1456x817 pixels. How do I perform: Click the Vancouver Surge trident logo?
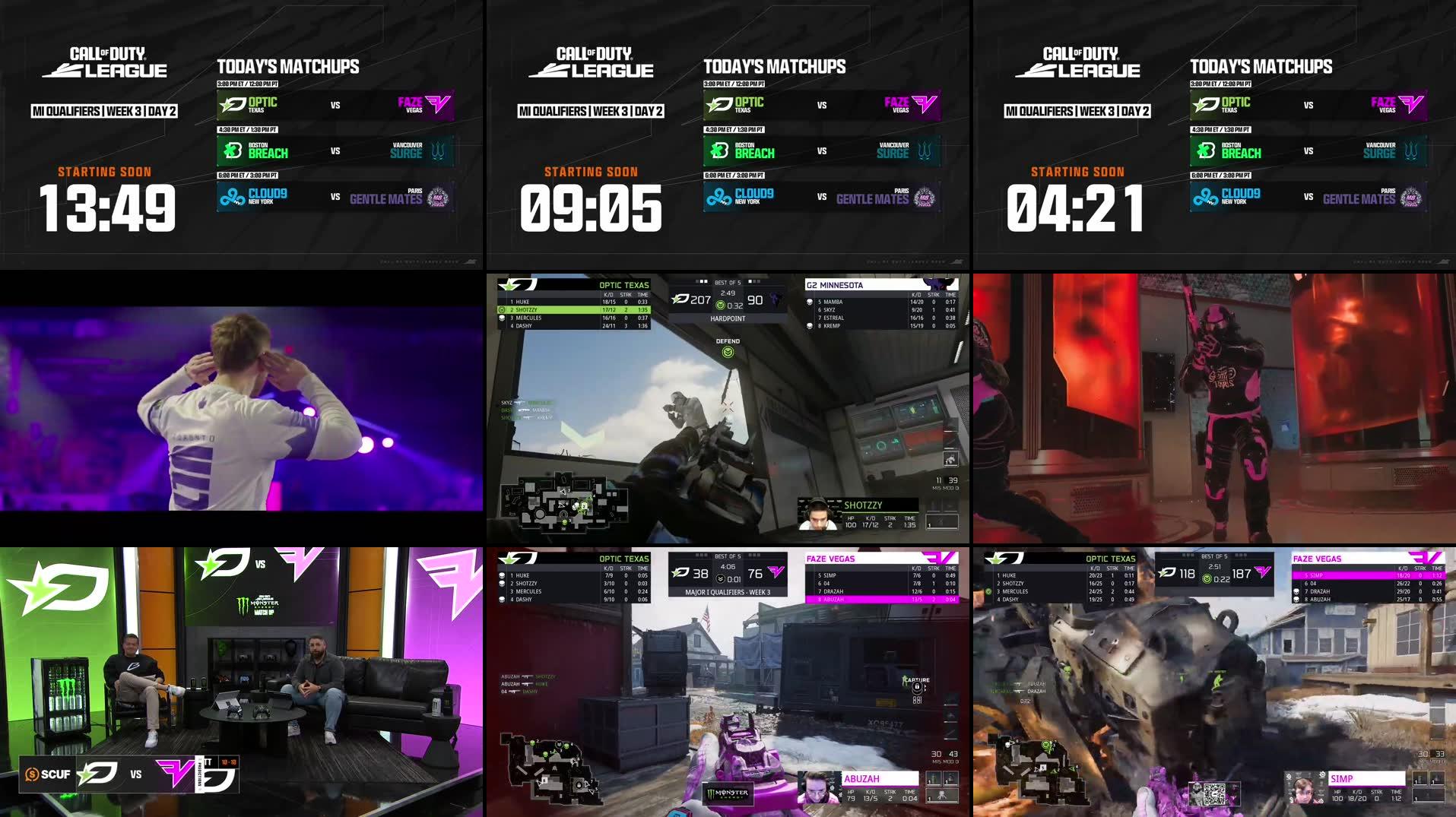[x=439, y=150]
